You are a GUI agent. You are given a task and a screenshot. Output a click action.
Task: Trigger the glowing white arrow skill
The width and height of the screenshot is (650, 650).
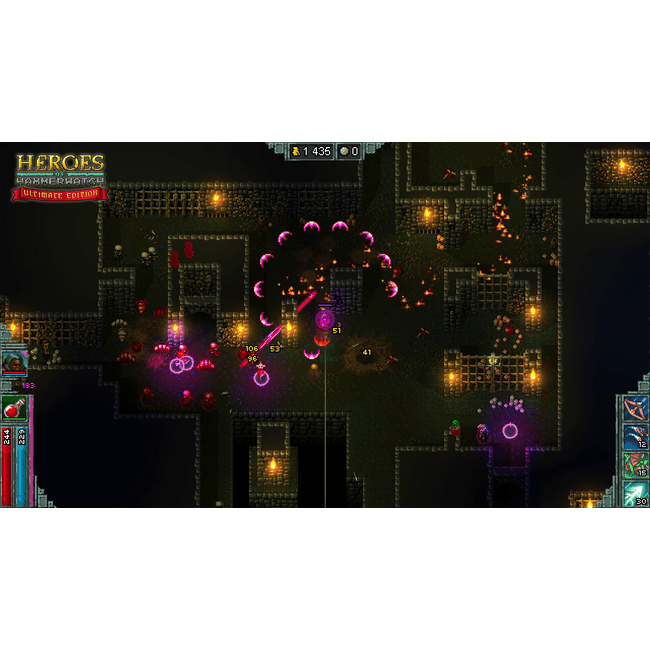[635, 493]
